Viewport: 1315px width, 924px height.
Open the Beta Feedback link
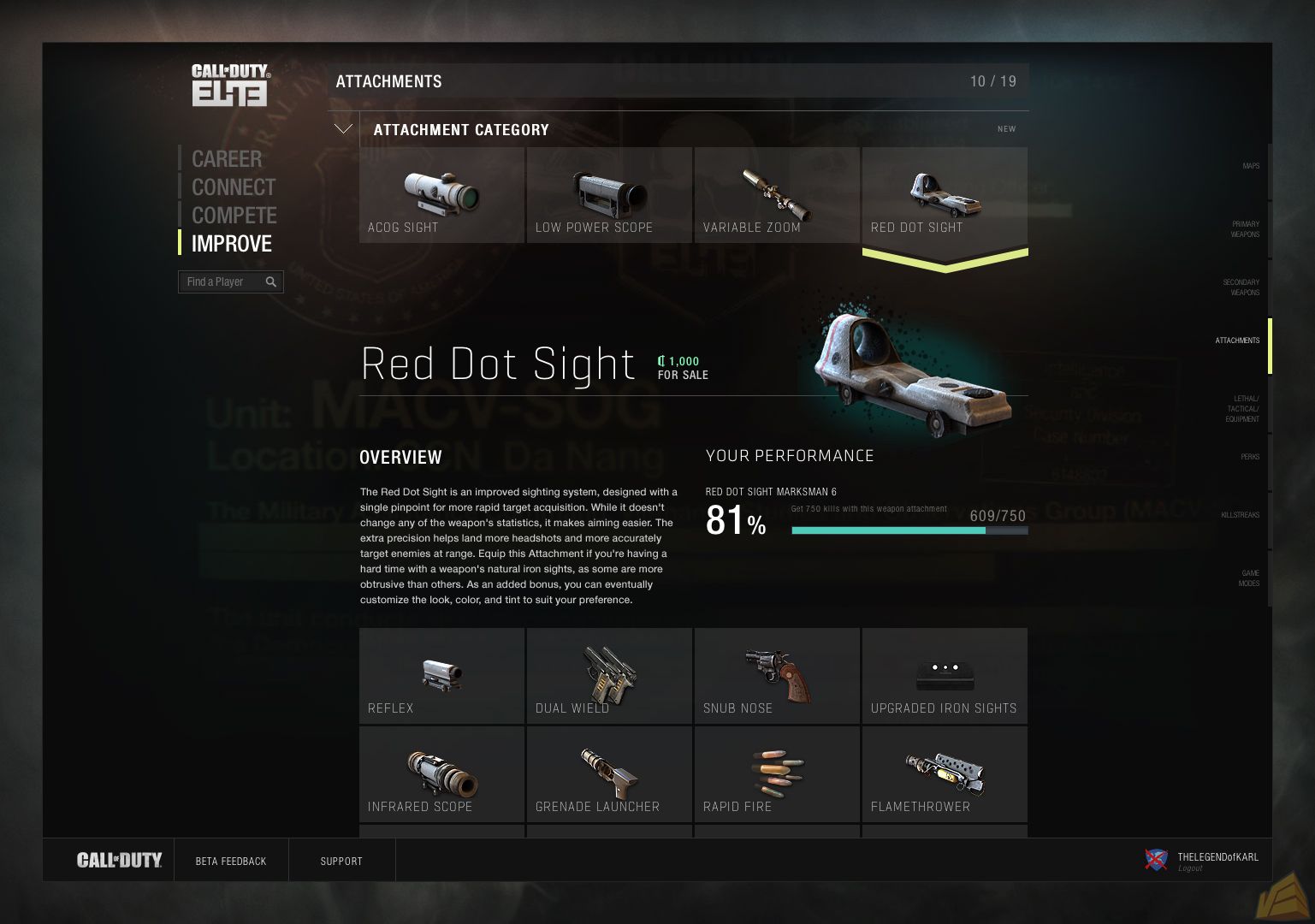tap(231, 862)
